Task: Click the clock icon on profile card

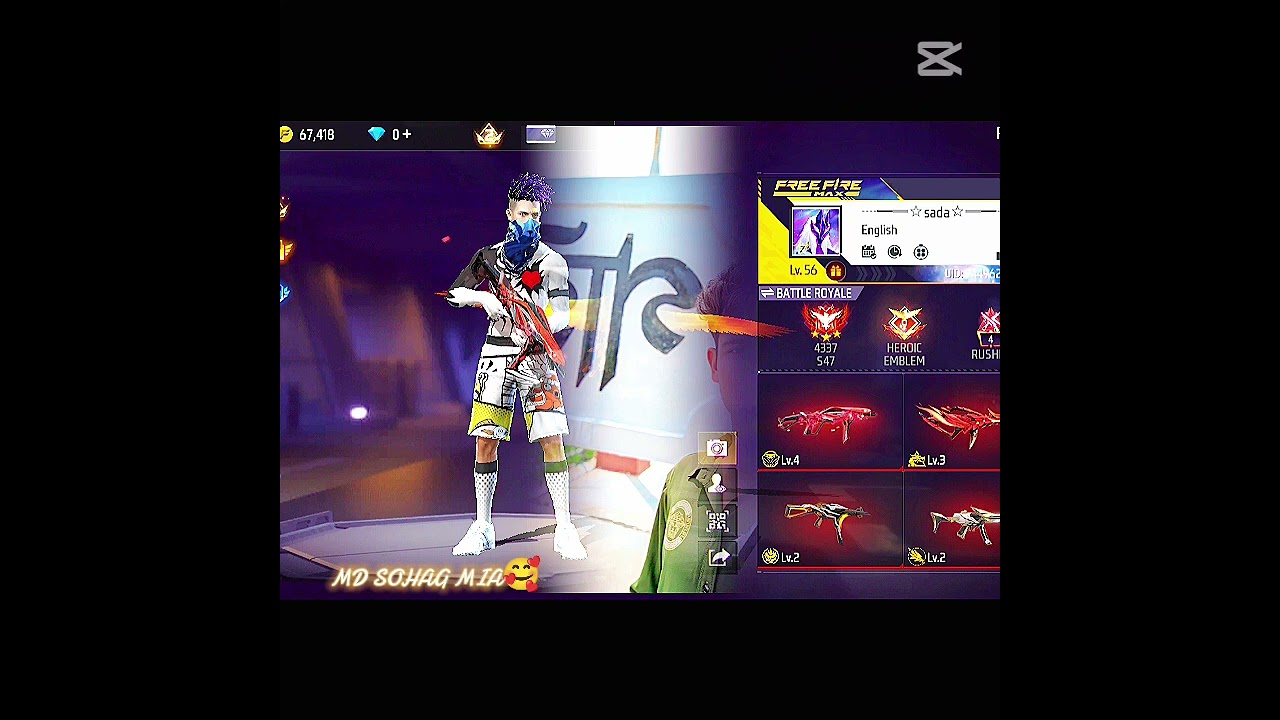Action: 894,252
